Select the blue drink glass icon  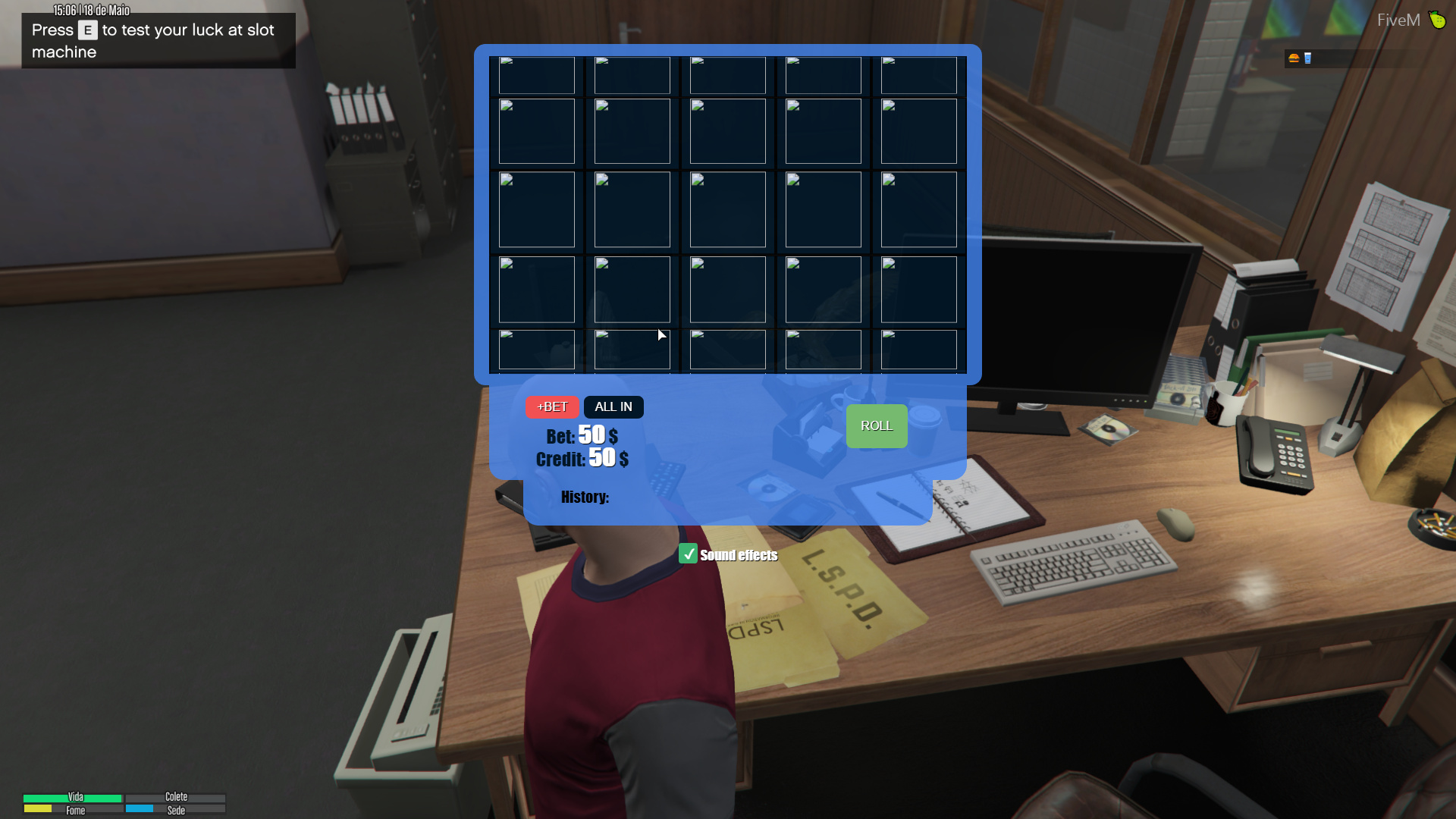[x=1307, y=58]
